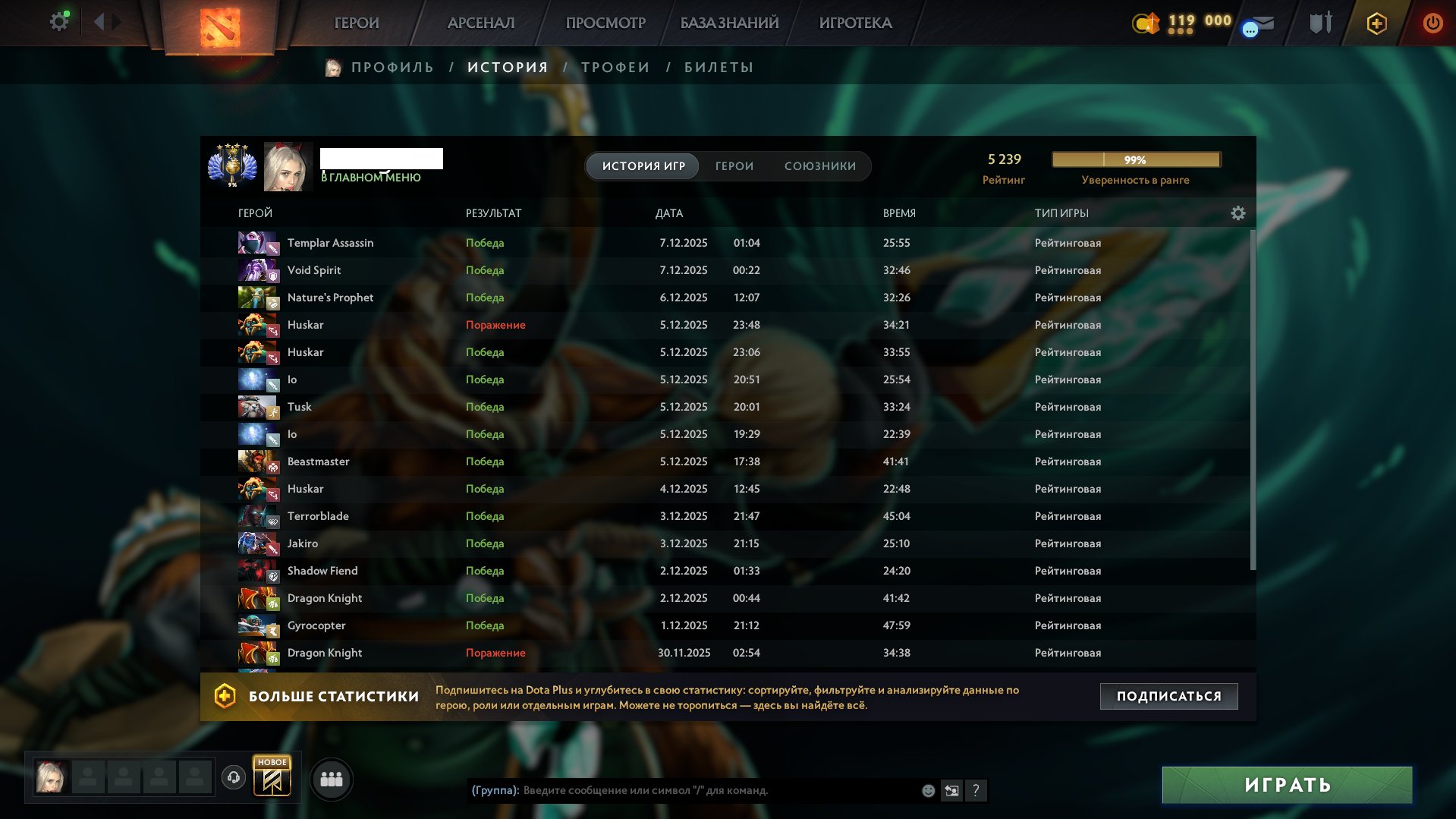Open the Dota Plus hexagon icon in top bar

(1376, 23)
